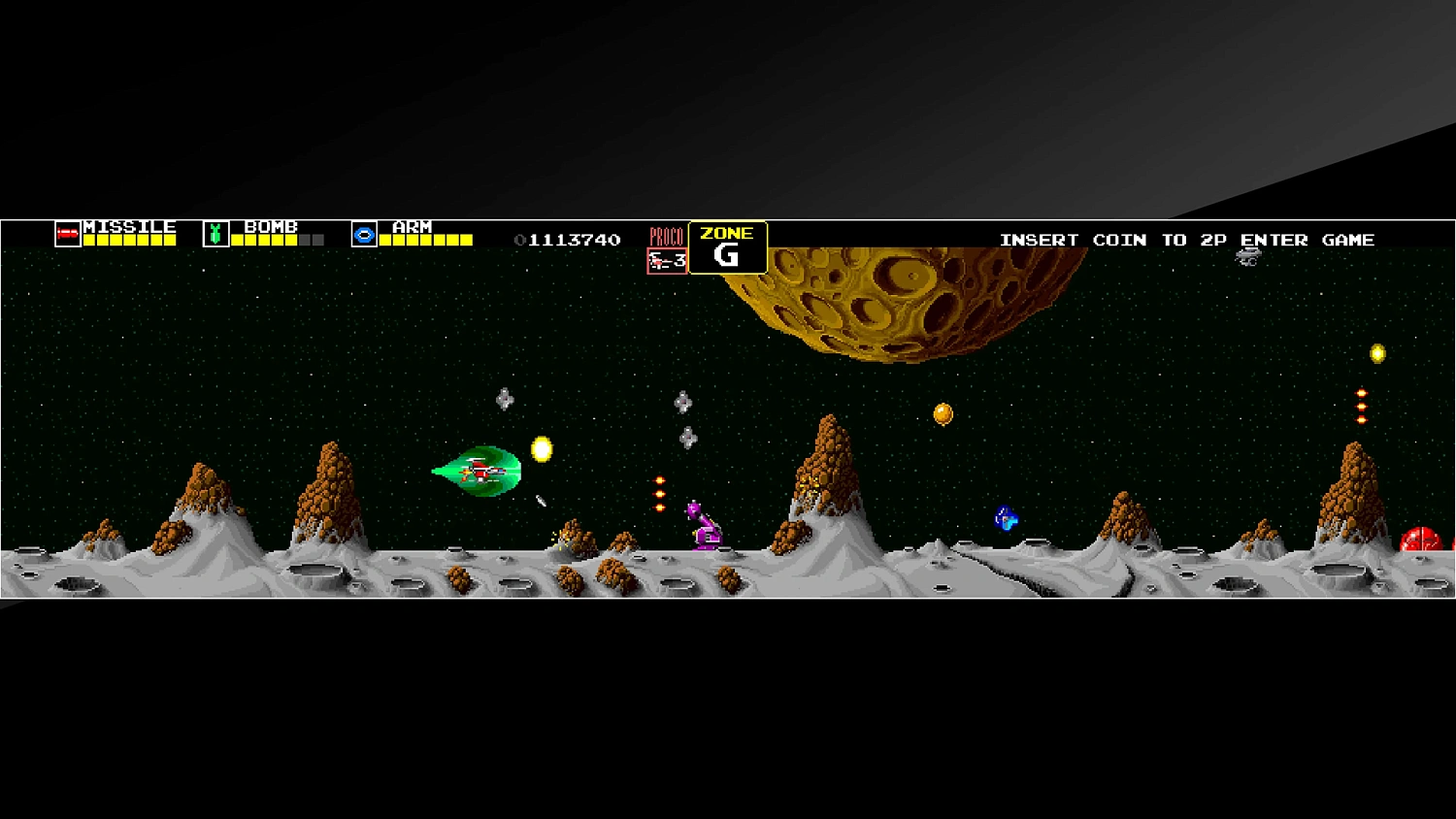Click the blue power-up capsule

coord(1005,518)
